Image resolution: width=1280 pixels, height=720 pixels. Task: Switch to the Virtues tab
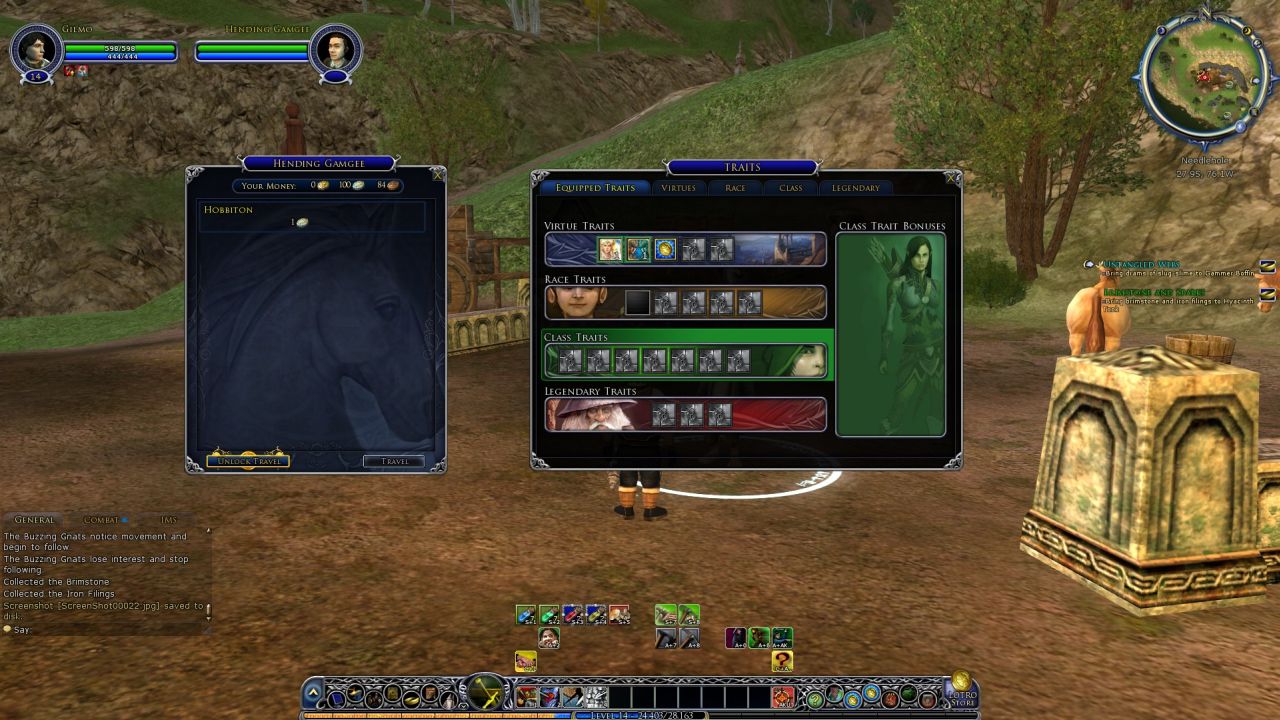click(678, 188)
